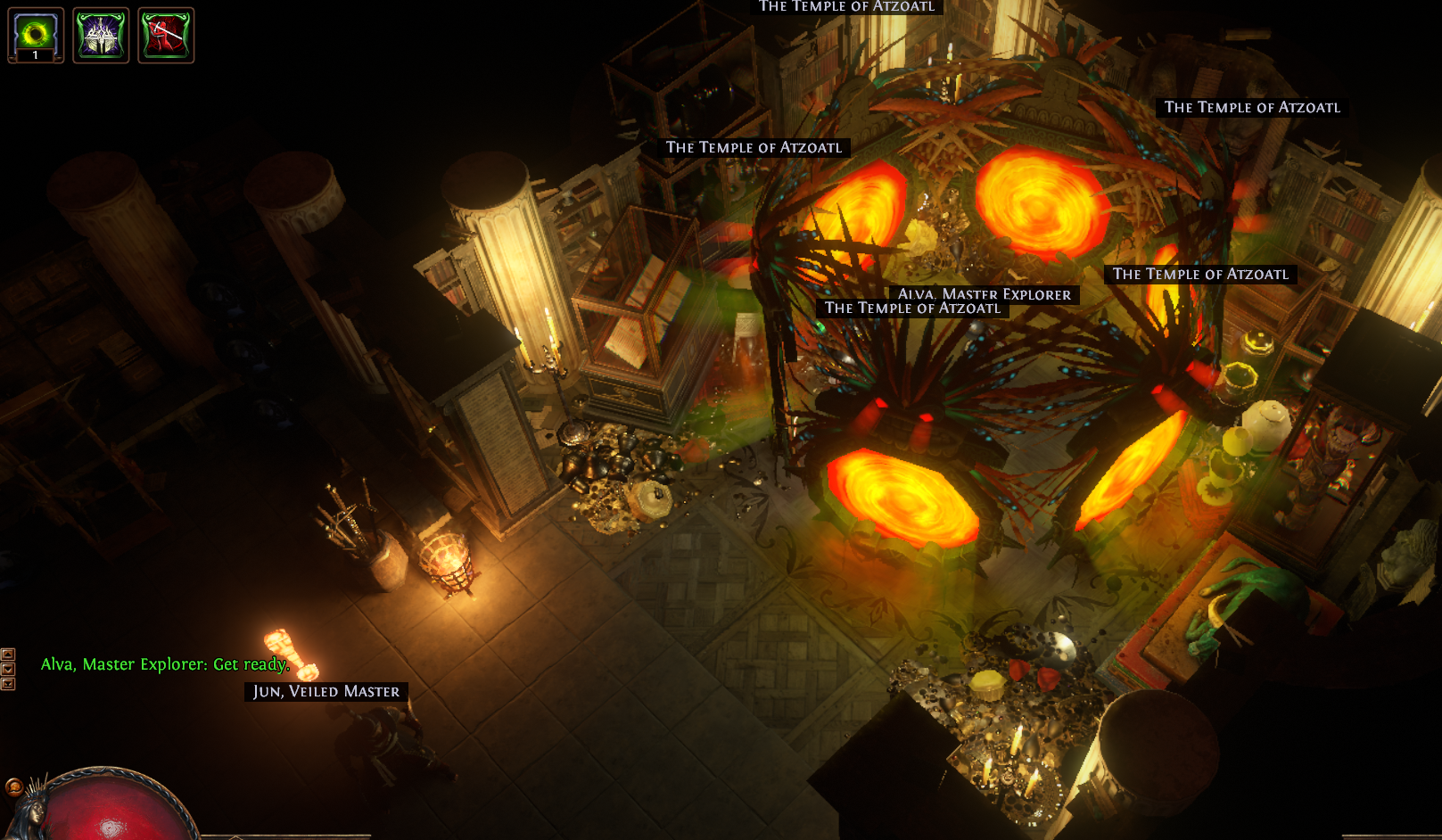Select the Alva, Master Explorer name label
Image resolution: width=1442 pixels, height=840 pixels.
click(985, 293)
